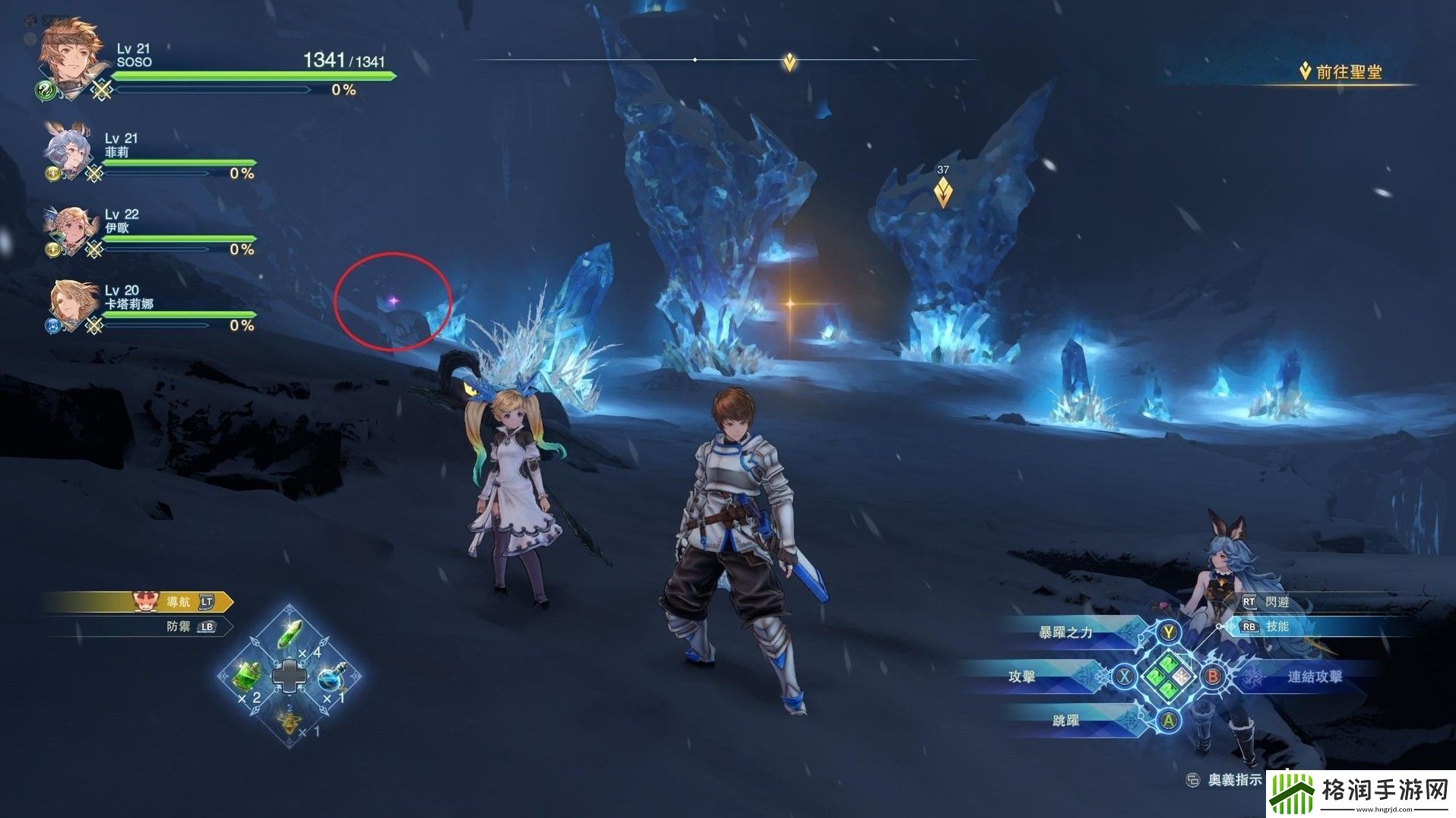Click the gold objective marker on the compass bar
This screenshot has height=818, width=1456.
tap(790, 62)
